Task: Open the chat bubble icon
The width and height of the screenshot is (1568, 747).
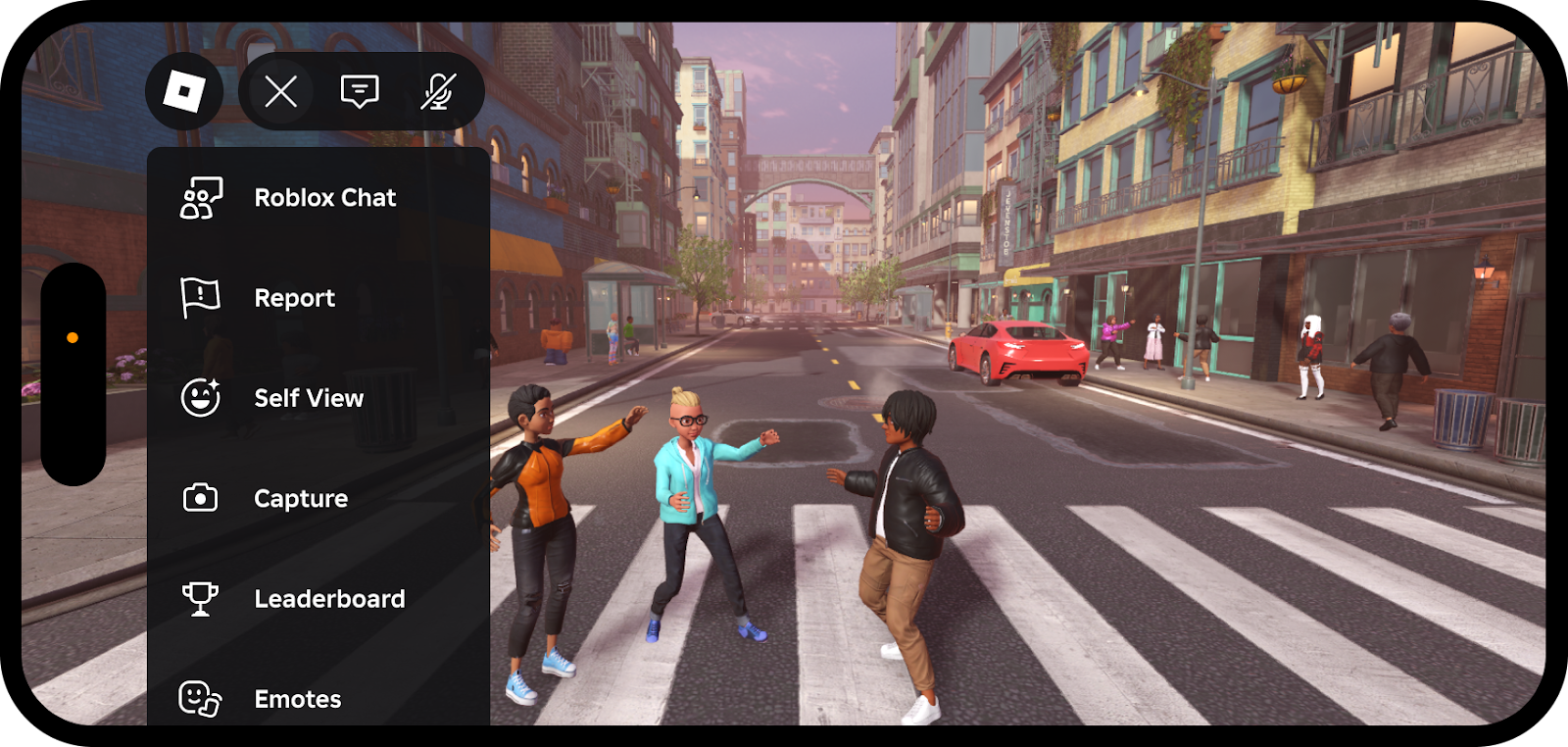Action: click(360, 91)
